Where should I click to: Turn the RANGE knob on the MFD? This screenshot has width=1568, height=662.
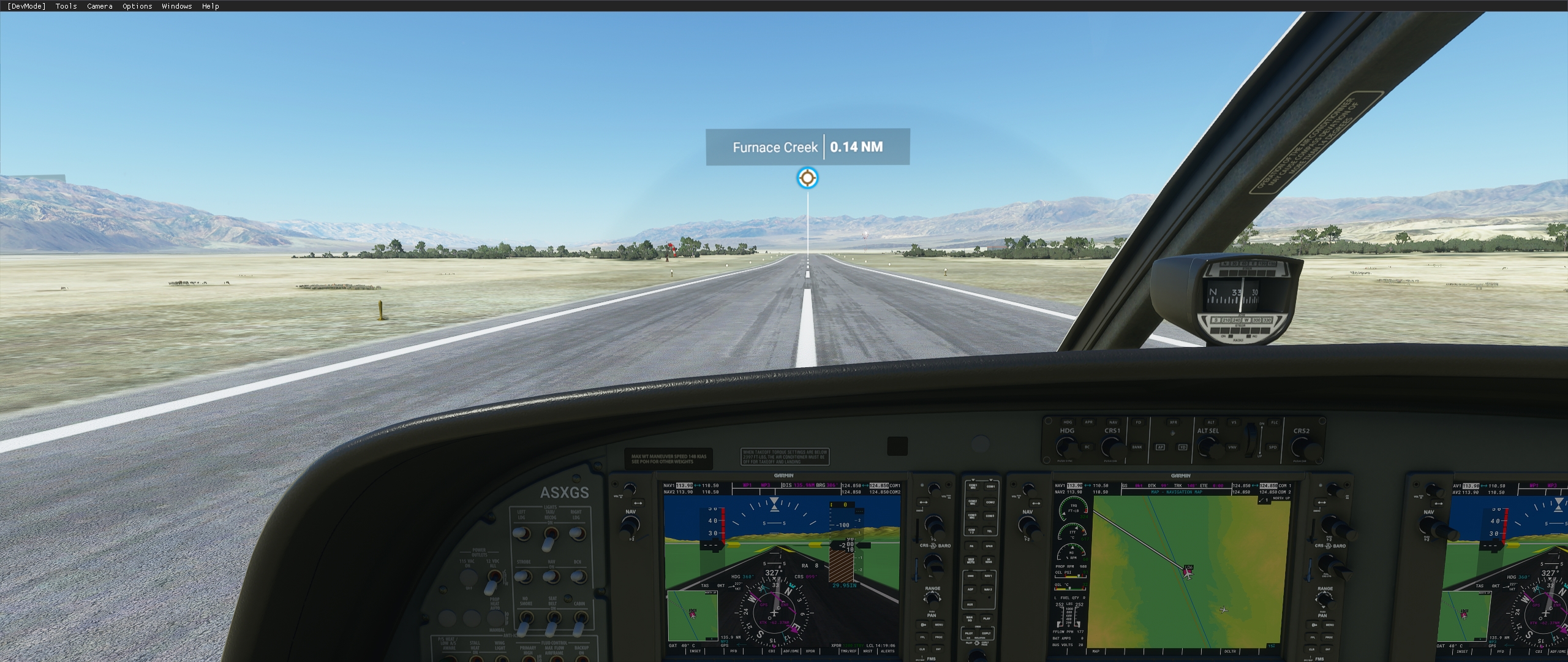tap(1325, 599)
